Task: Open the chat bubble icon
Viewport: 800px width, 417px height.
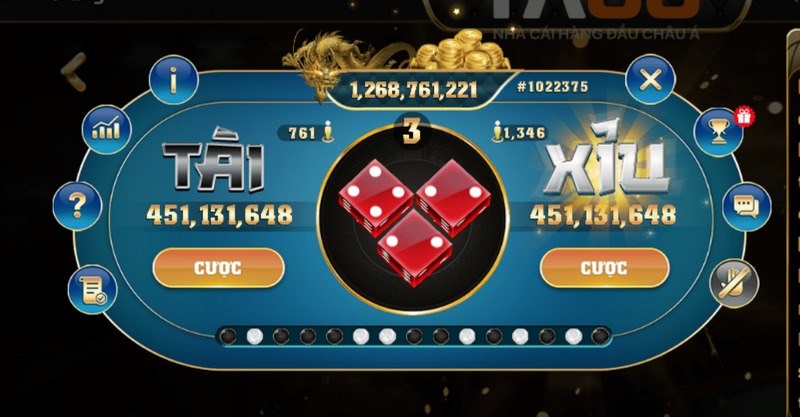Action: (x=745, y=205)
